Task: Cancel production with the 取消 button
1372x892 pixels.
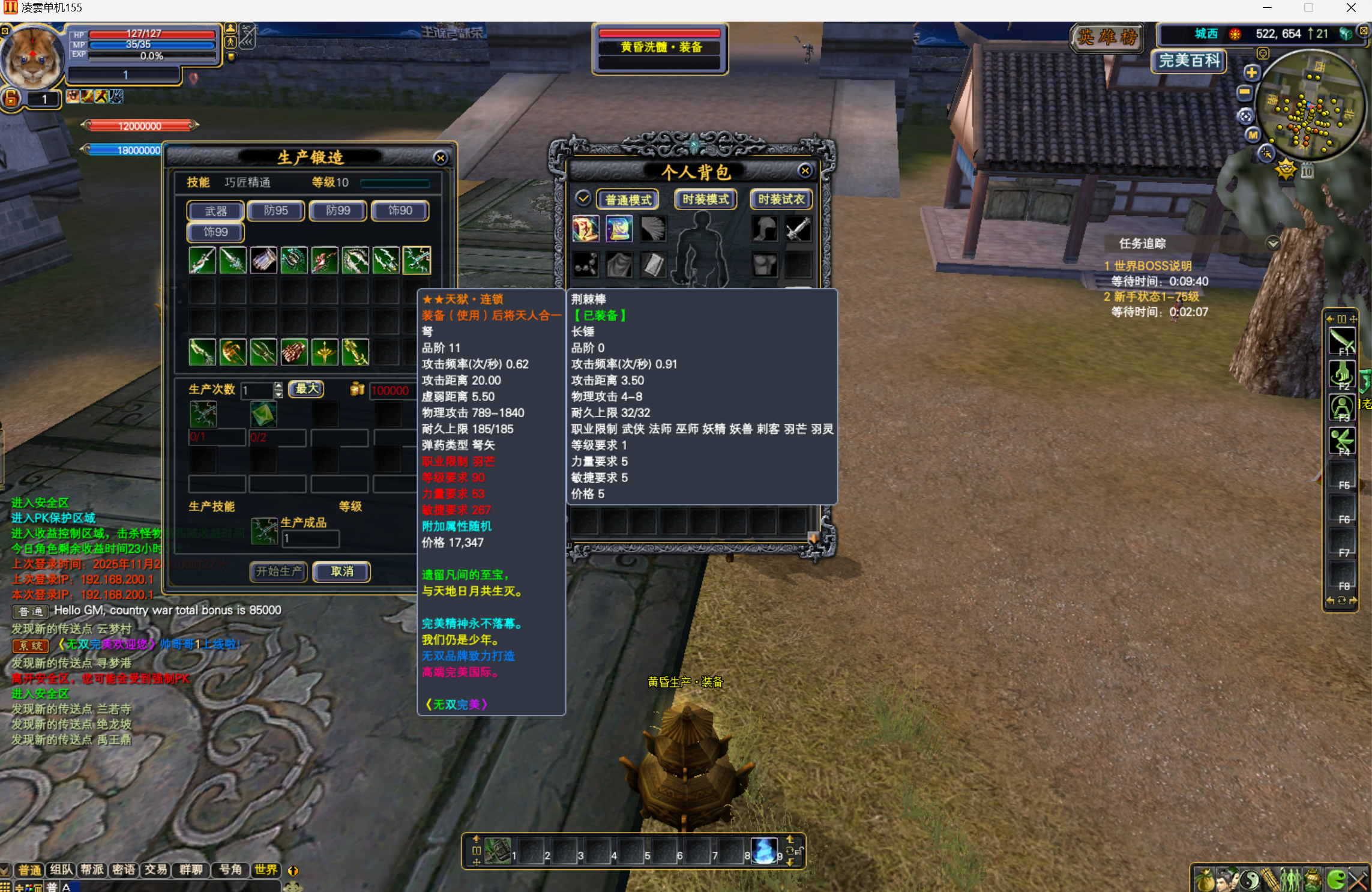Action: 341,571
